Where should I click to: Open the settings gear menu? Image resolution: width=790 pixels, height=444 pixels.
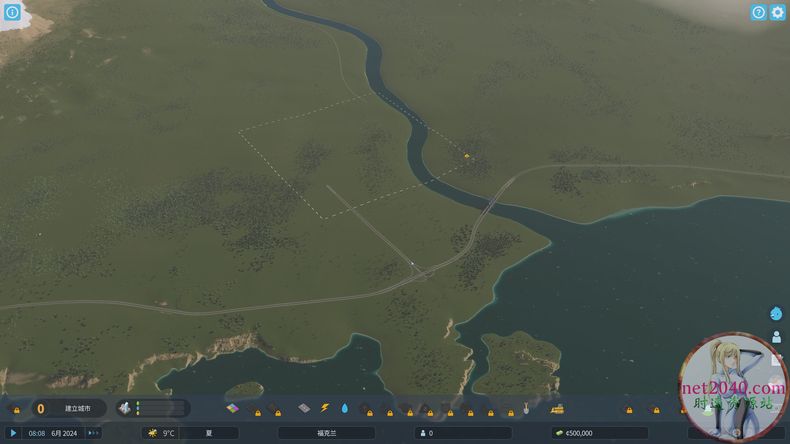click(x=778, y=12)
